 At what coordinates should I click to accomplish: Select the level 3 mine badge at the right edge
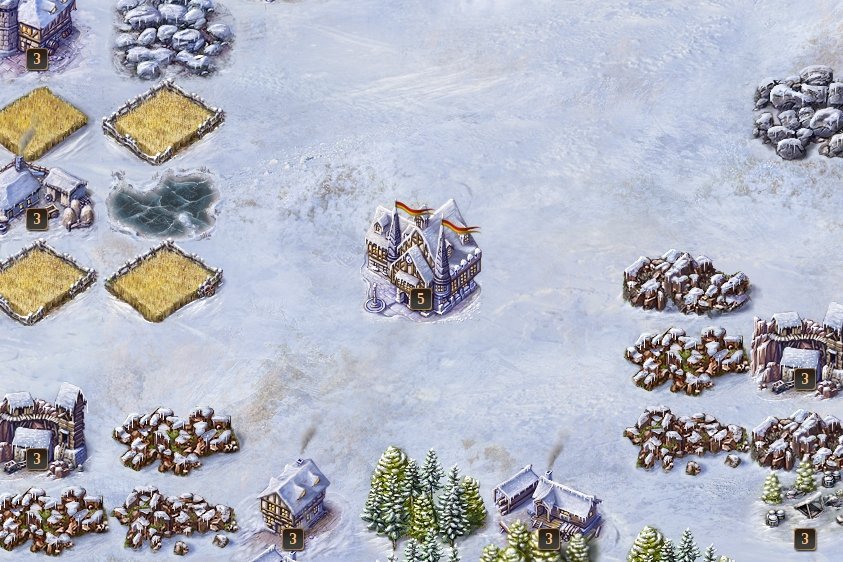(x=804, y=378)
